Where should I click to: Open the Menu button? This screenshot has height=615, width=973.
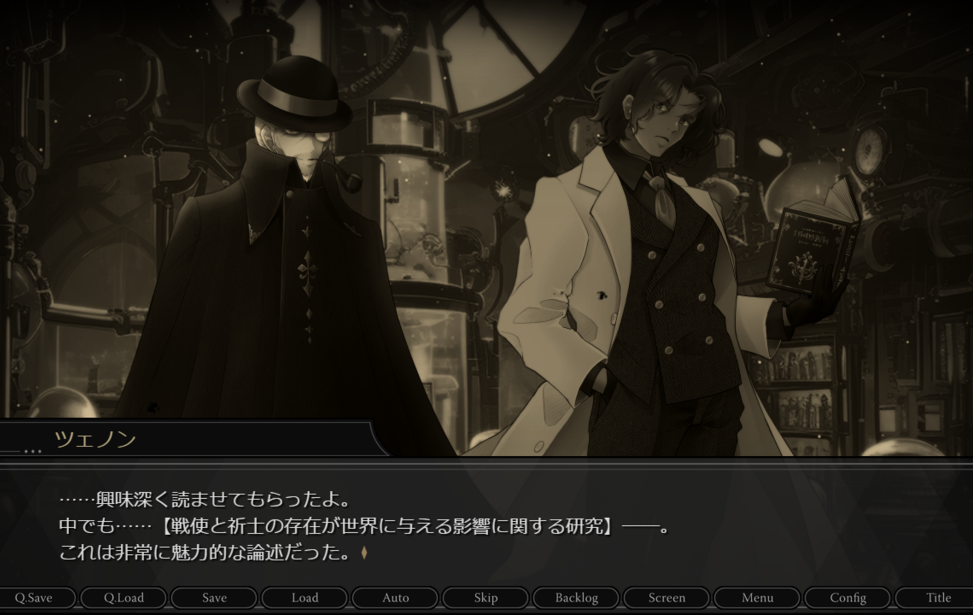pos(757,598)
